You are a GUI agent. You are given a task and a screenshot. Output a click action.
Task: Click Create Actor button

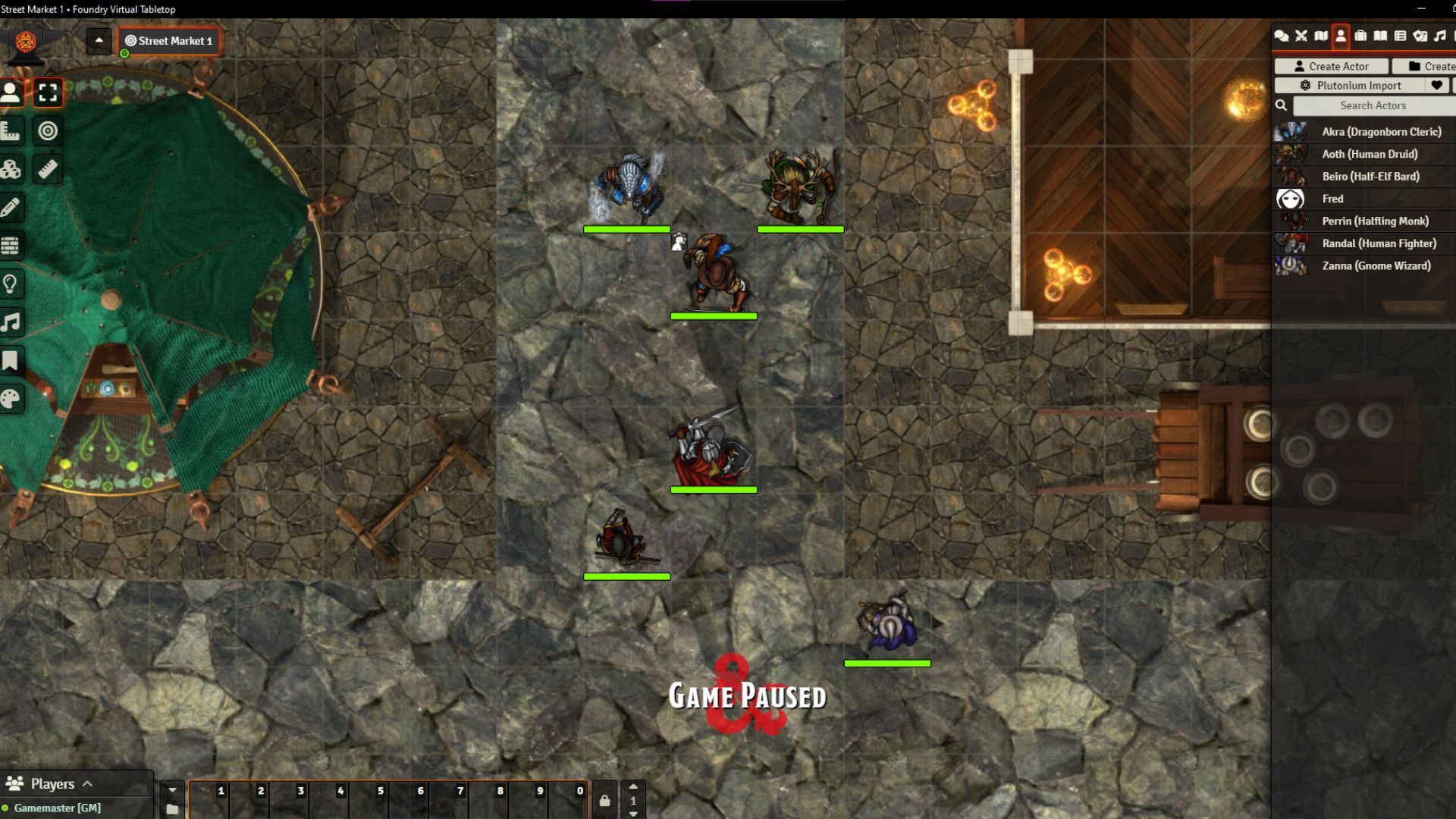1330,66
